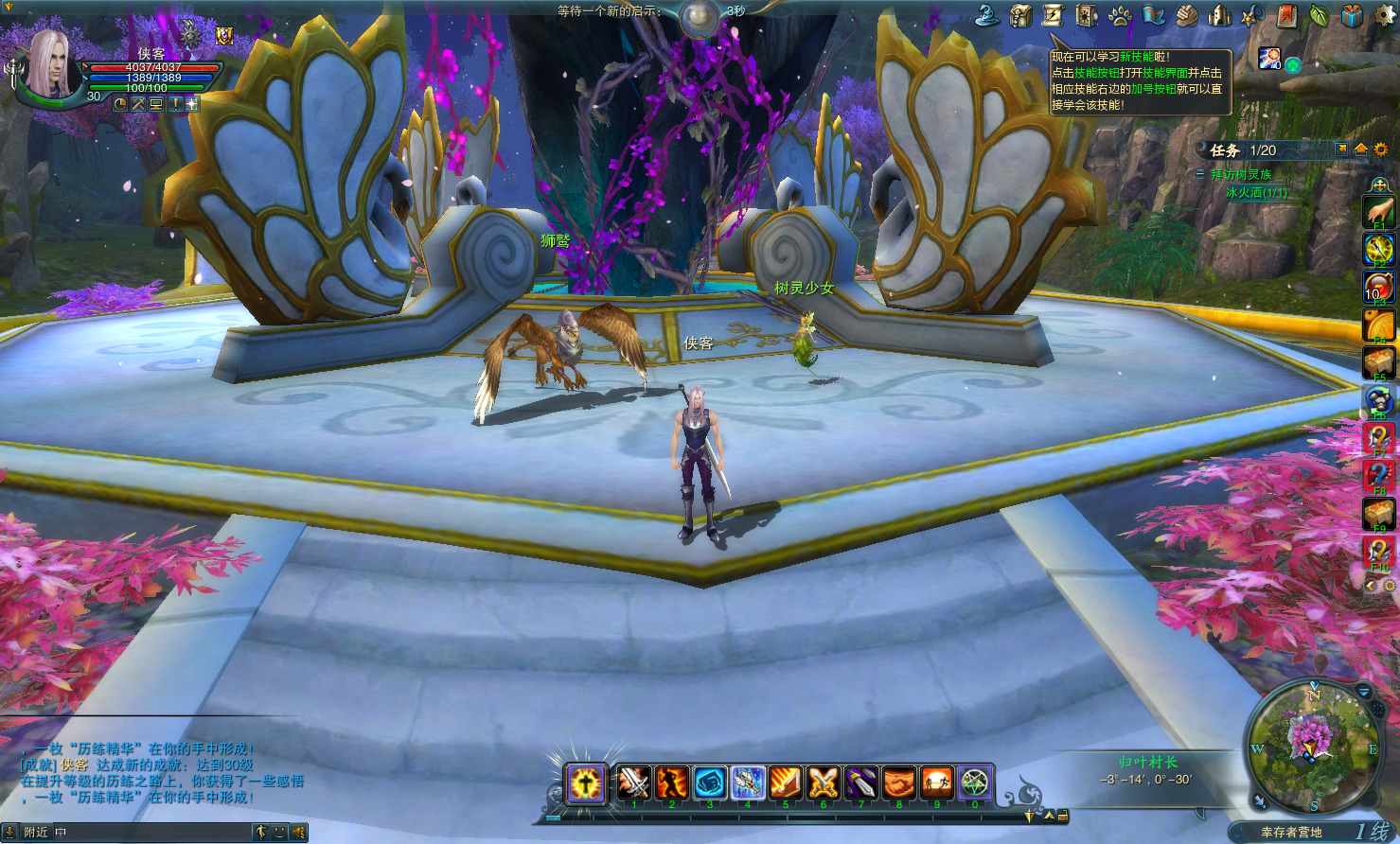This screenshot has width=1400, height=844.
Task: Open the treasure chest in the F5 slot
Action: 1378,362
